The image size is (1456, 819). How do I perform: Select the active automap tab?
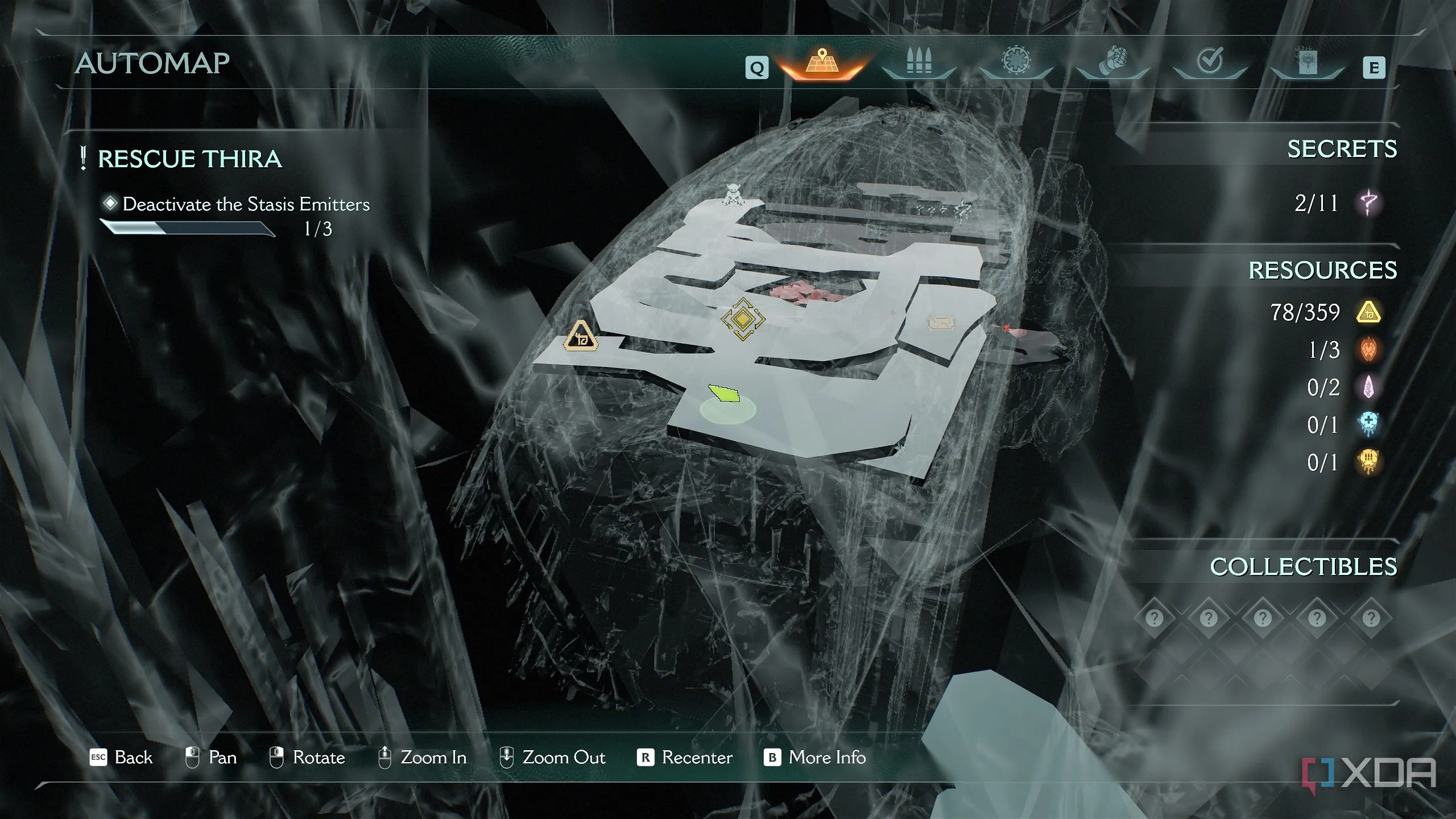tap(822, 64)
